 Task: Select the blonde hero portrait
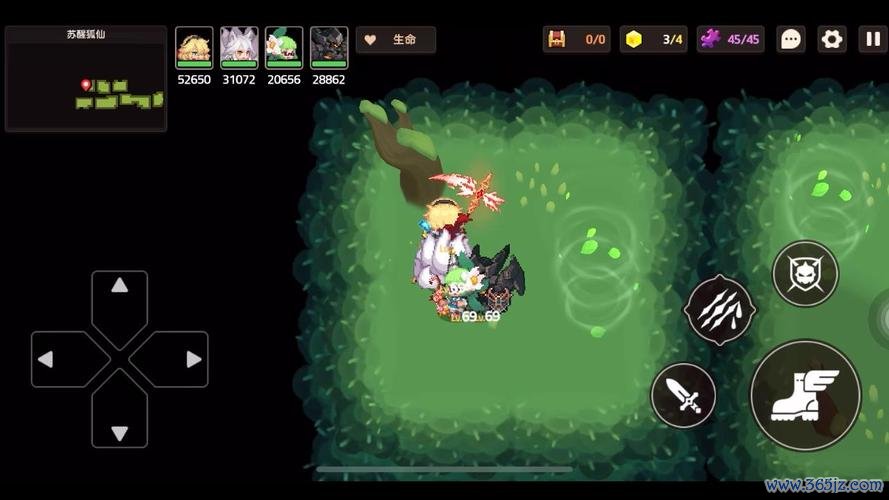(x=194, y=47)
